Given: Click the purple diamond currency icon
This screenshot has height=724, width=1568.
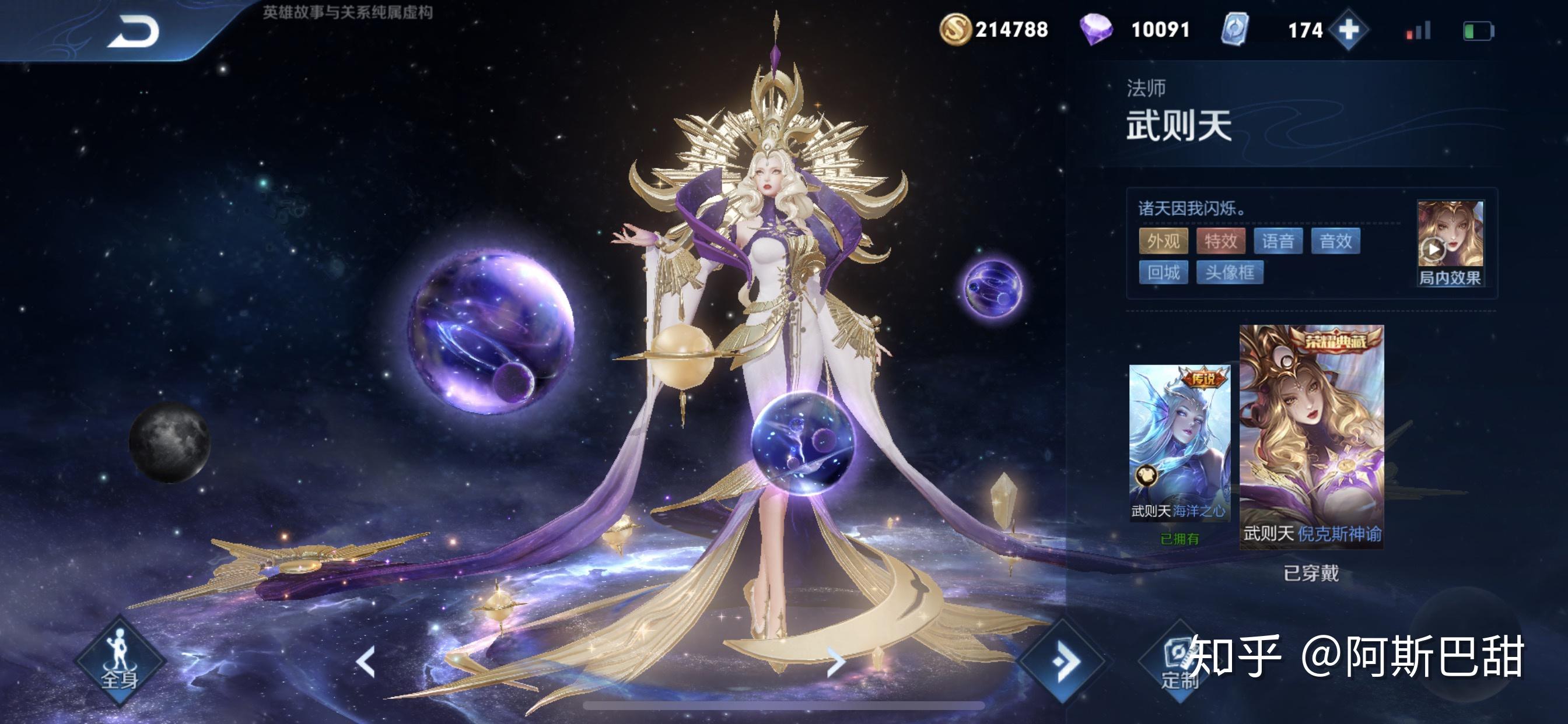Looking at the screenshot, I should pyautogui.click(x=1095, y=29).
